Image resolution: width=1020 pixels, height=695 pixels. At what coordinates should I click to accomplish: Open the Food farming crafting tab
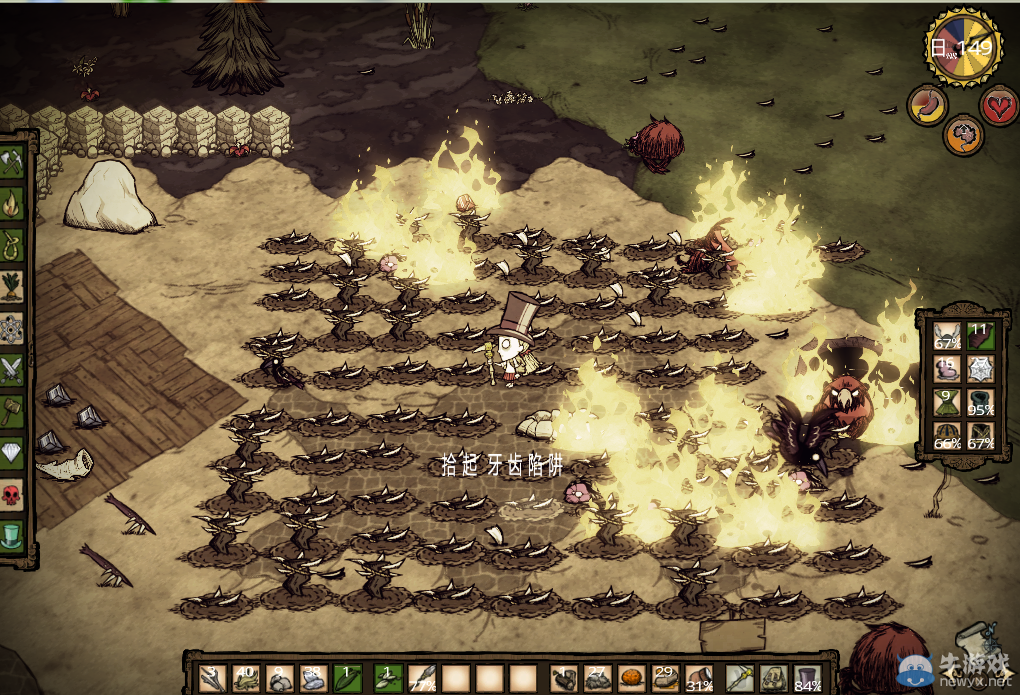pyautogui.click(x=13, y=287)
